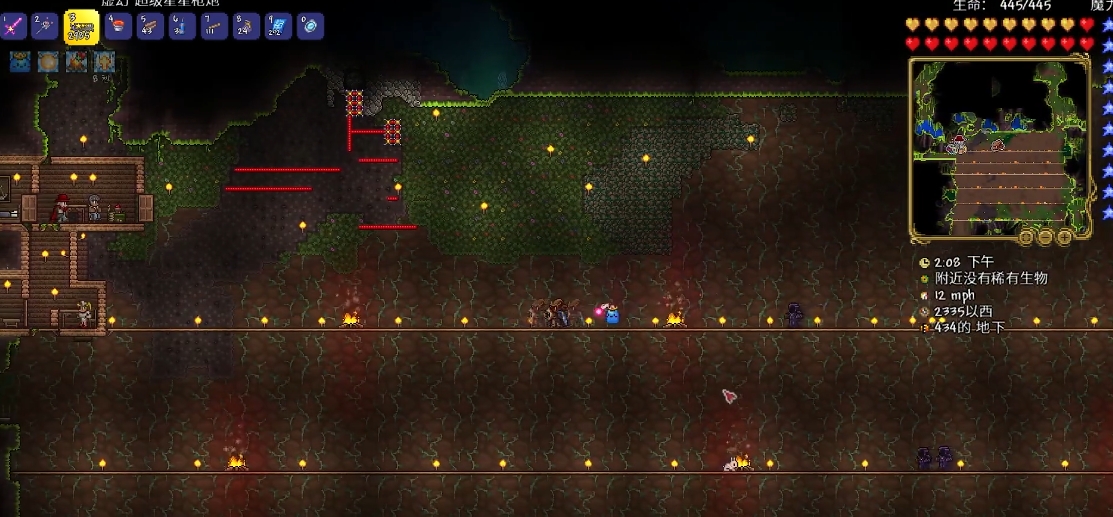Select the round mirror in hotbar slot 0
This screenshot has width=1113, height=517.
(309, 27)
